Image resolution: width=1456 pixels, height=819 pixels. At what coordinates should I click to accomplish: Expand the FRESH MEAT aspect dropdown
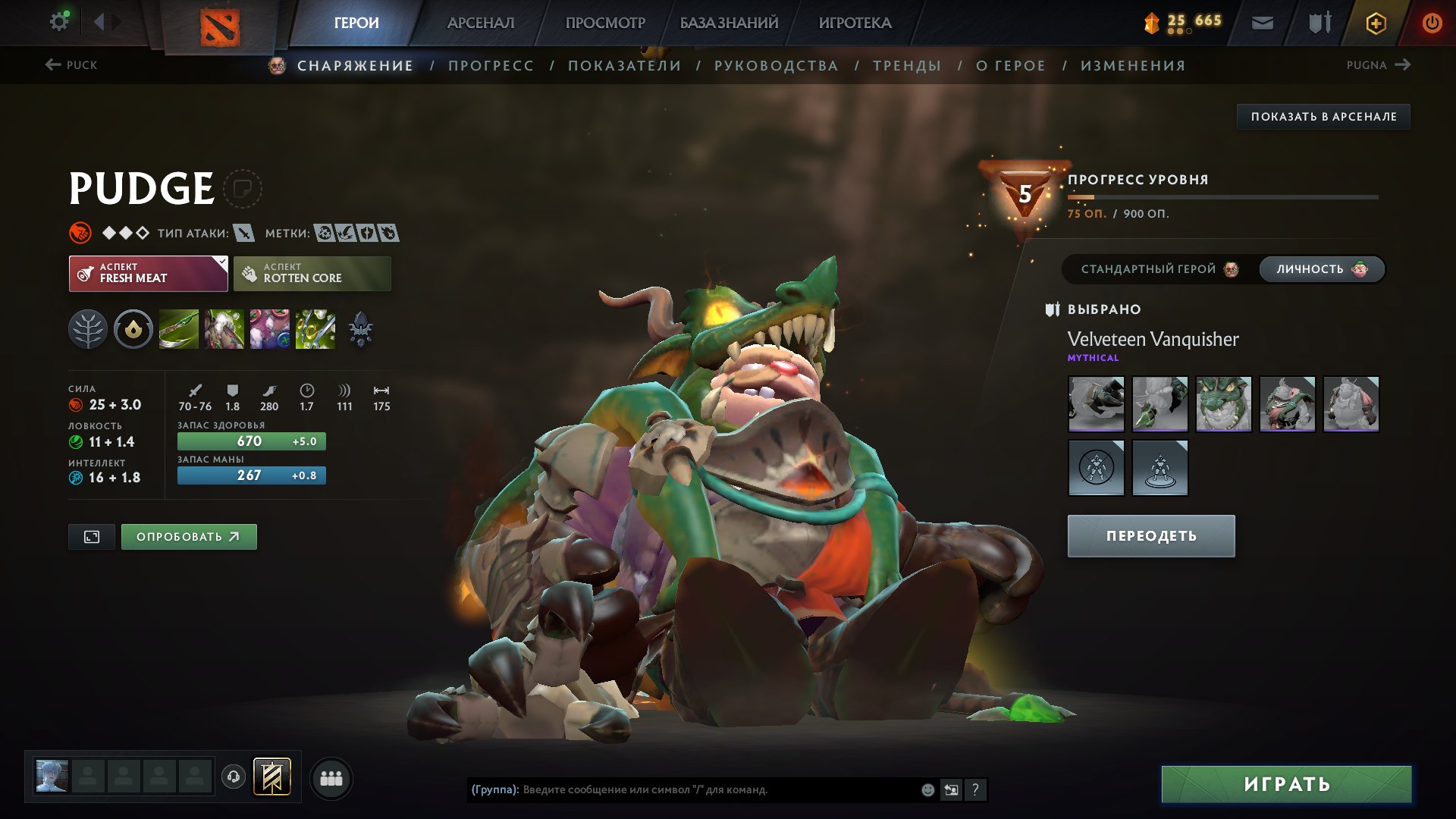point(148,272)
